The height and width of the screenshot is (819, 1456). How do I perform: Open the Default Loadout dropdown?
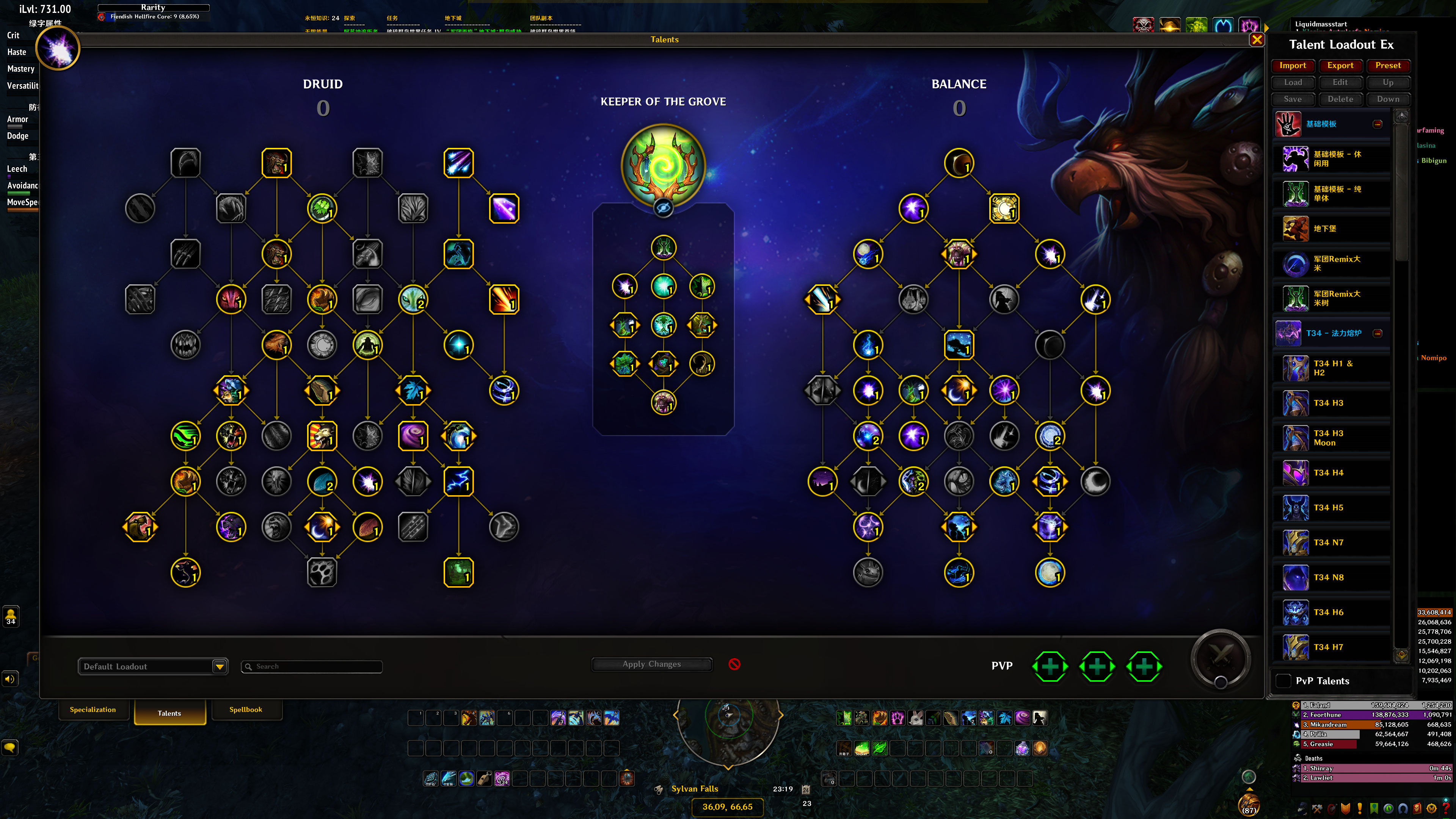[x=220, y=667]
